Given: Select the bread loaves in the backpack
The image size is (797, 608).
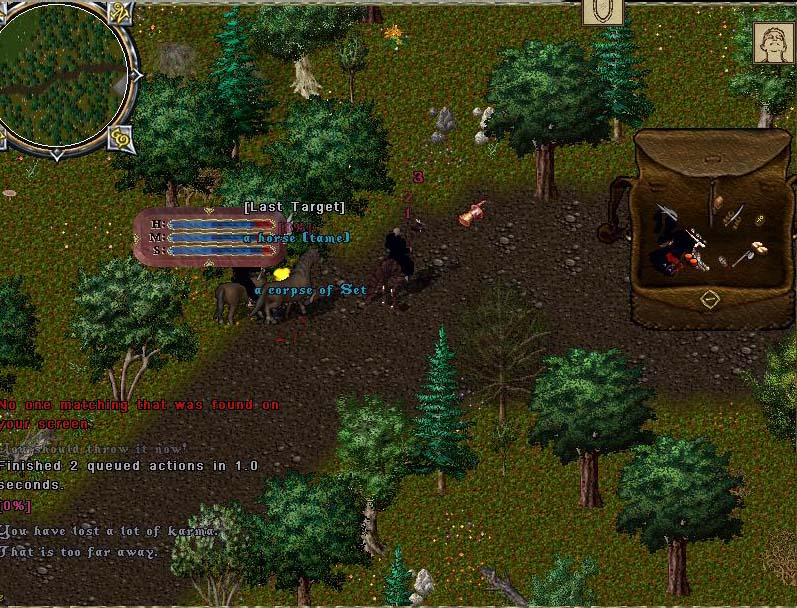Looking at the screenshot, I should (759, 247).
